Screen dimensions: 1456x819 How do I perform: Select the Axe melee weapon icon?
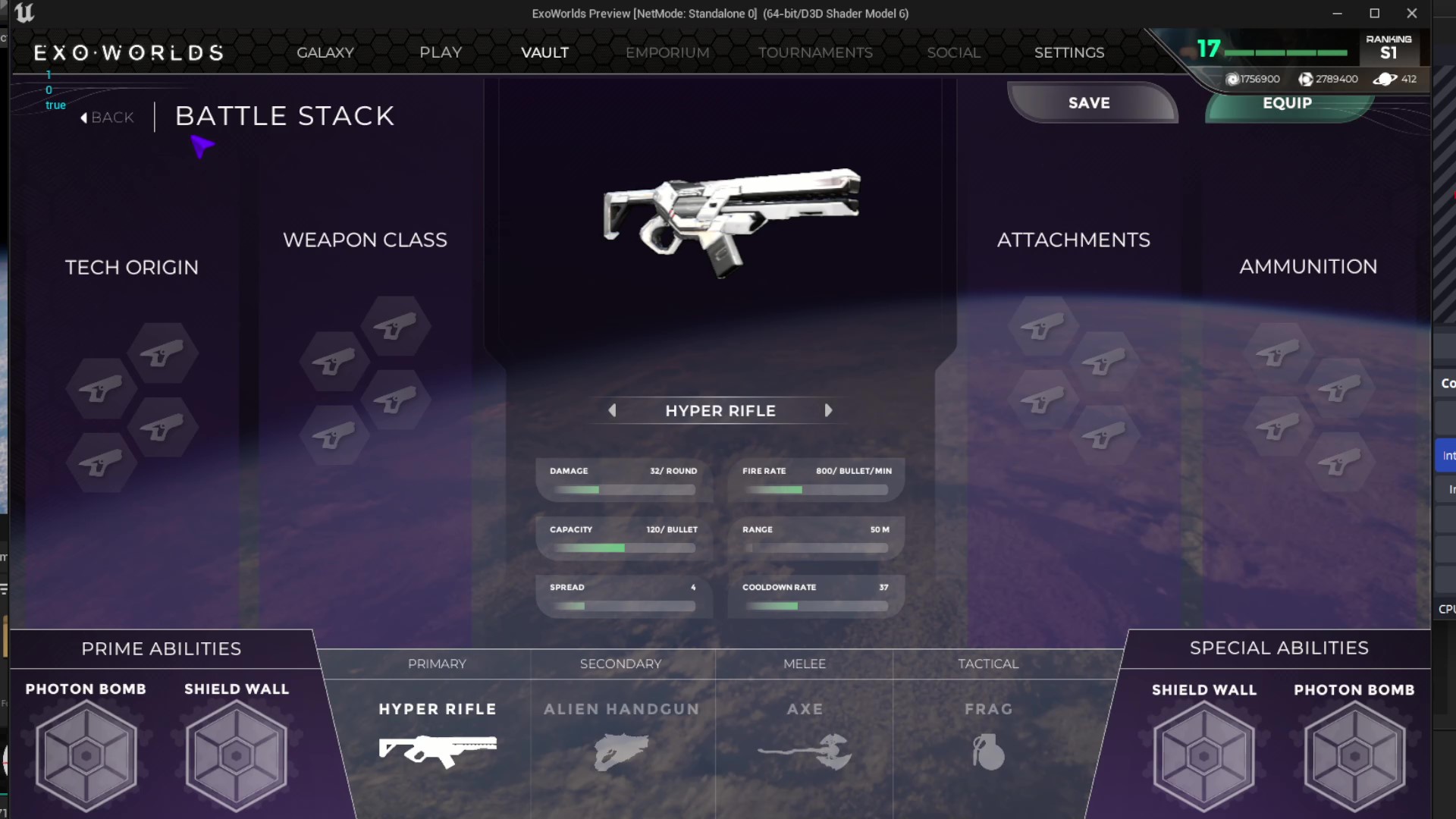[x=805, y=751]
